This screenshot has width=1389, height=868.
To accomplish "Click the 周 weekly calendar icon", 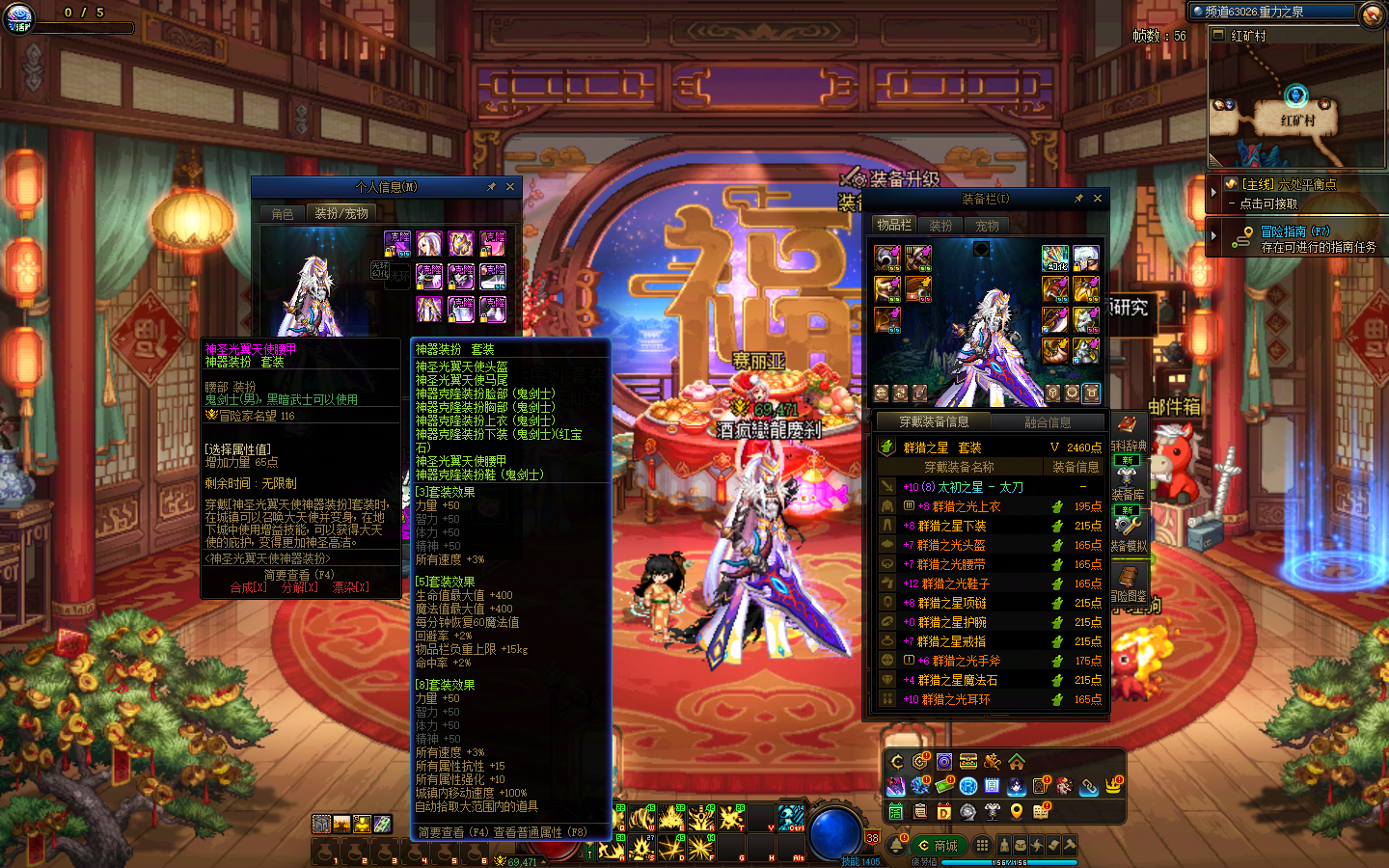I will tap(992, 787).
